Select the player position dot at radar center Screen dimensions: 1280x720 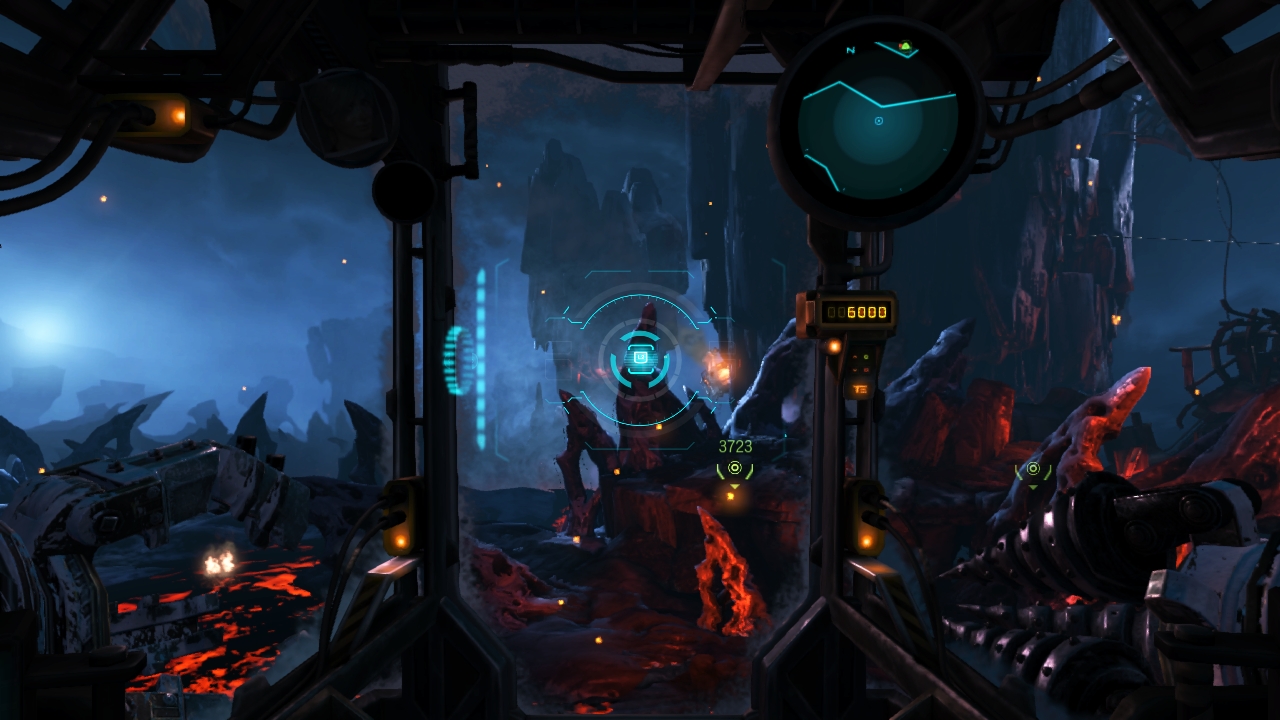[x=879, y=122]
